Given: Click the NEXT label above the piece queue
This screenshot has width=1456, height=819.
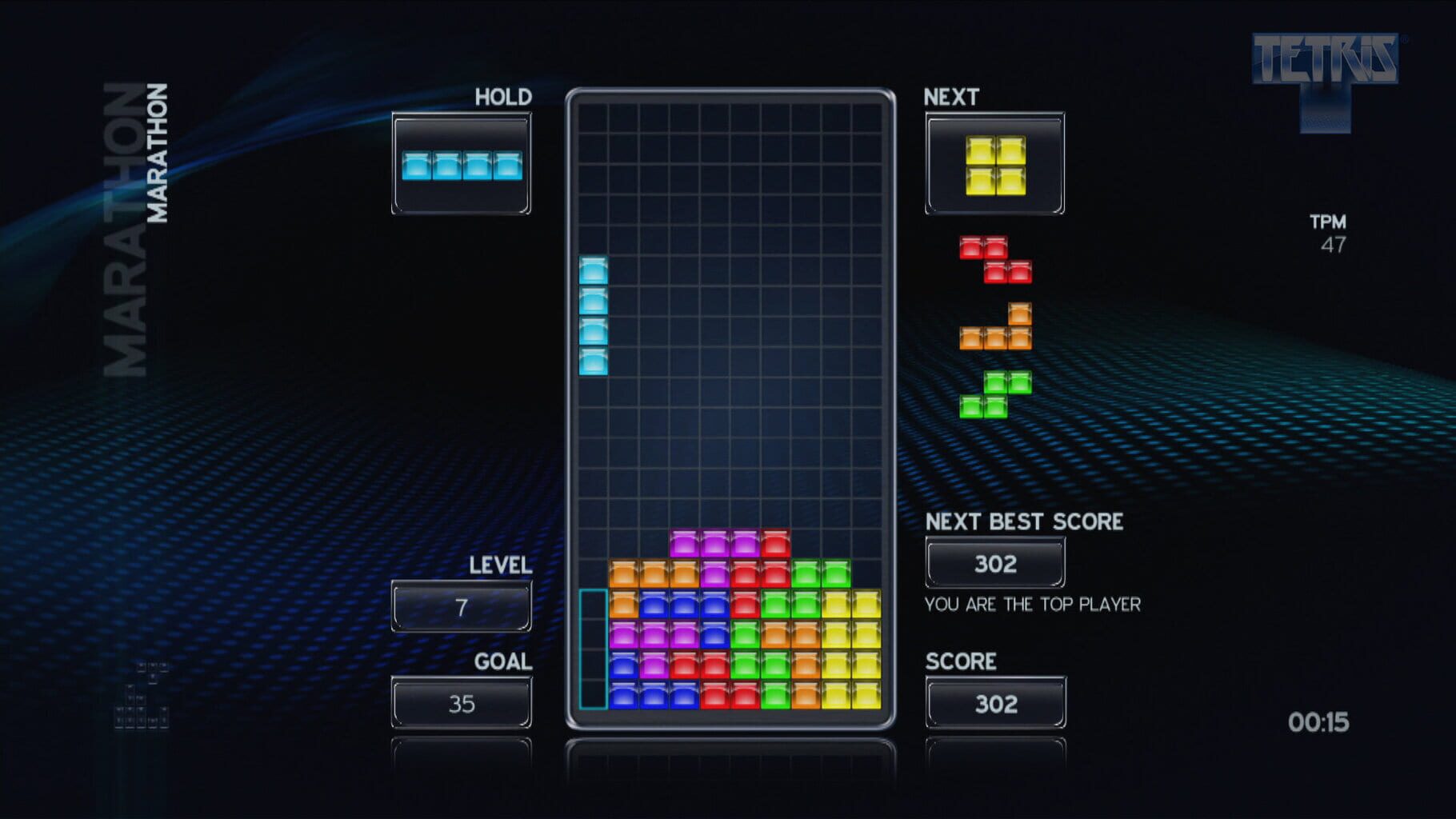Looking at the screenshot, I should [x=950, y=97].
